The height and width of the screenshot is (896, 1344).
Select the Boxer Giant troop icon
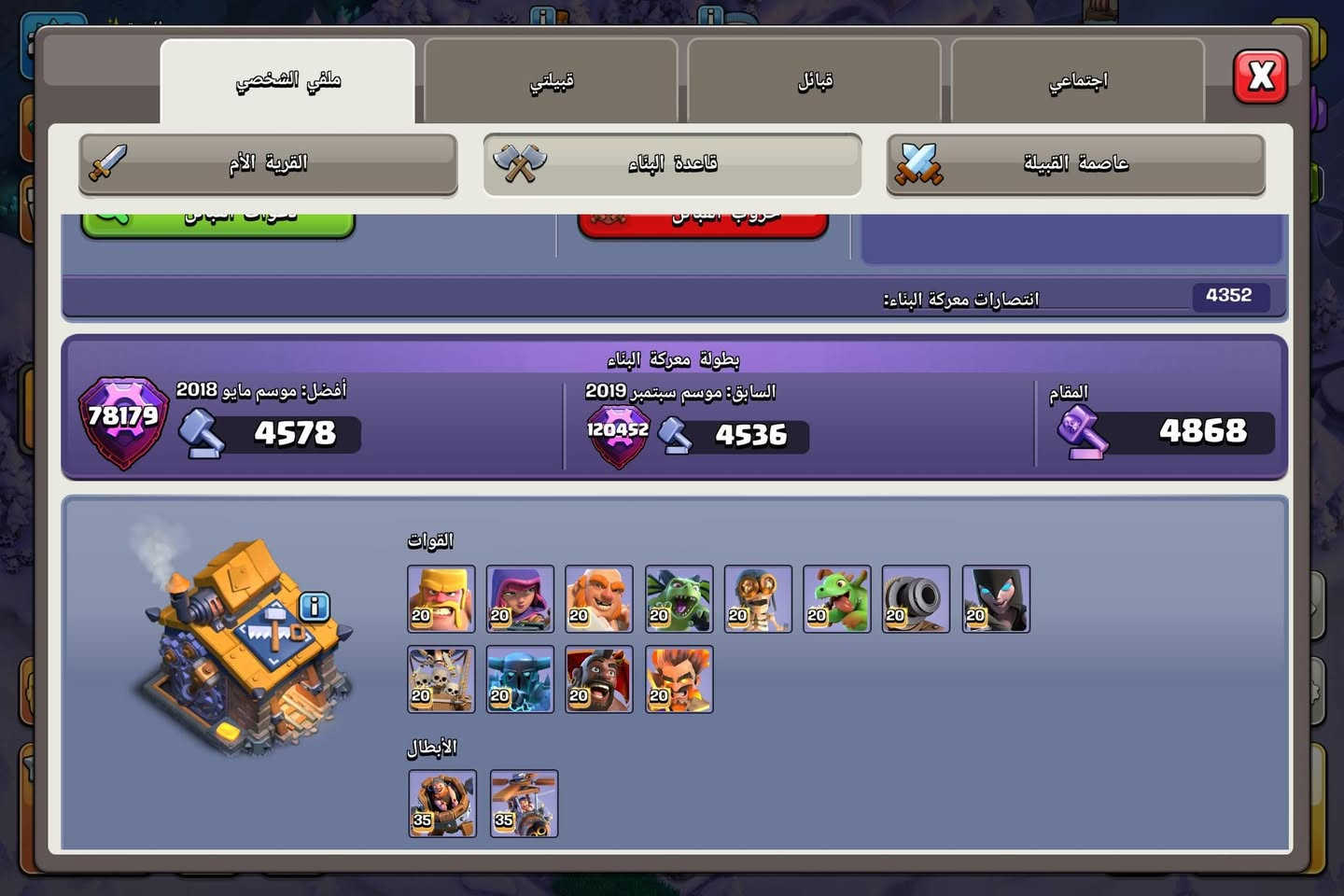pyautogui.click(x=599, y=598)
